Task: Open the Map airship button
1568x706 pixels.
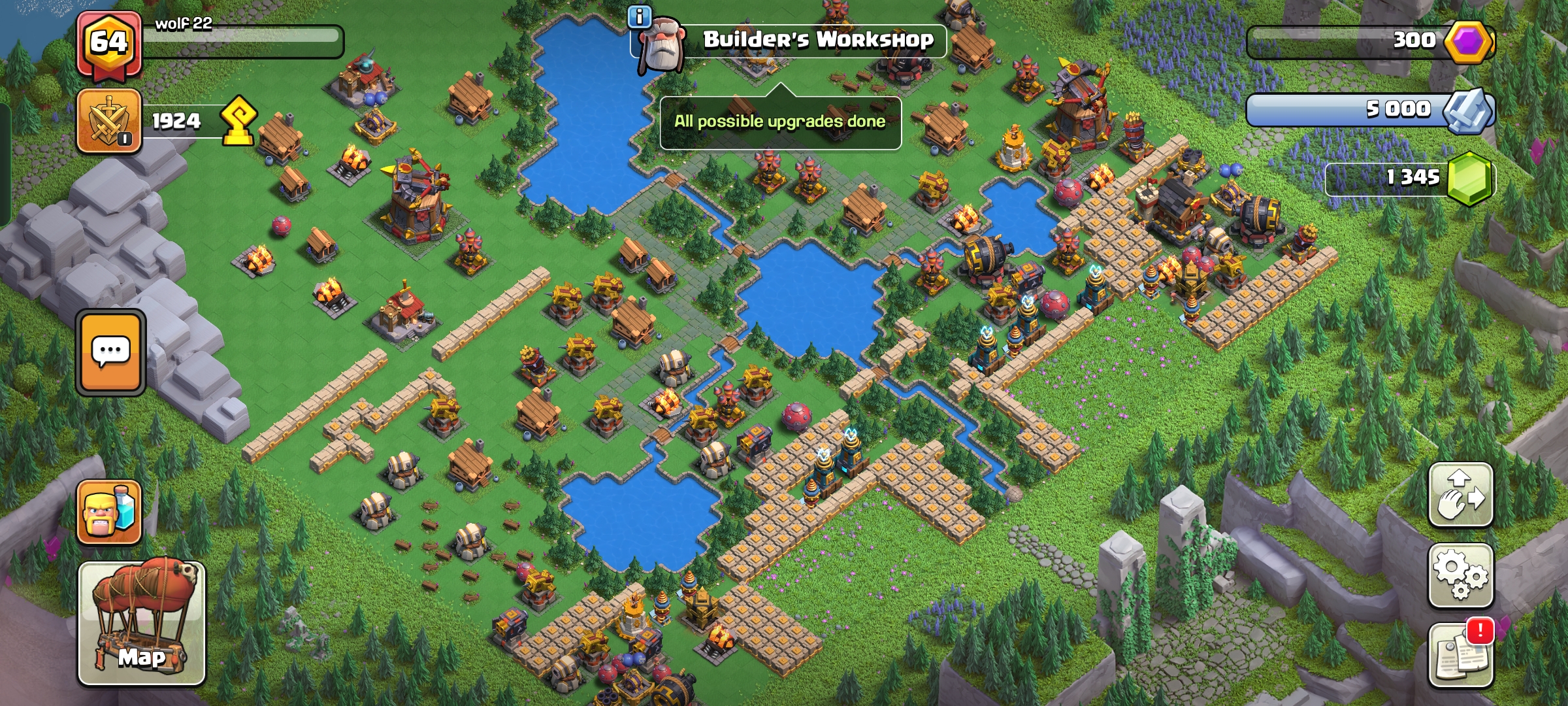Action: [x=142, y=623]
